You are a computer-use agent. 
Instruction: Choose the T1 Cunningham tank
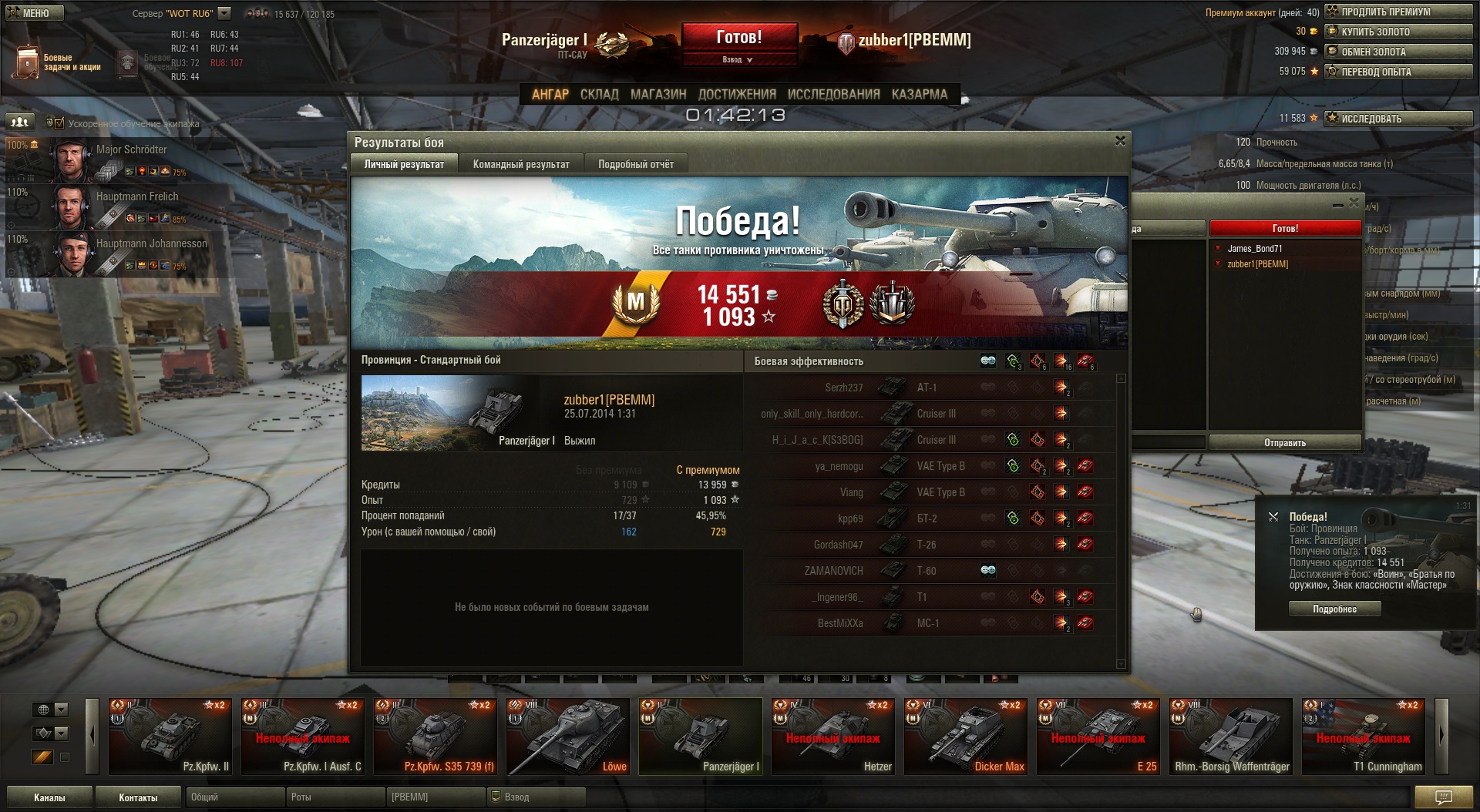1364,736
